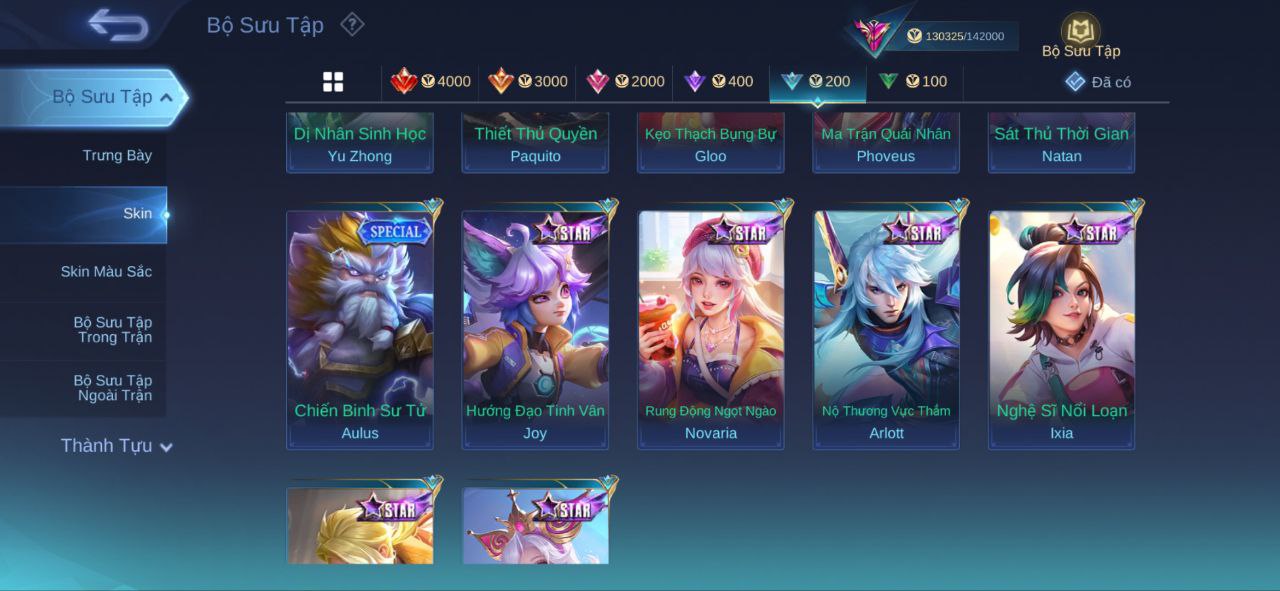Show all skins with the grid filter

click(x=333, y=82)
